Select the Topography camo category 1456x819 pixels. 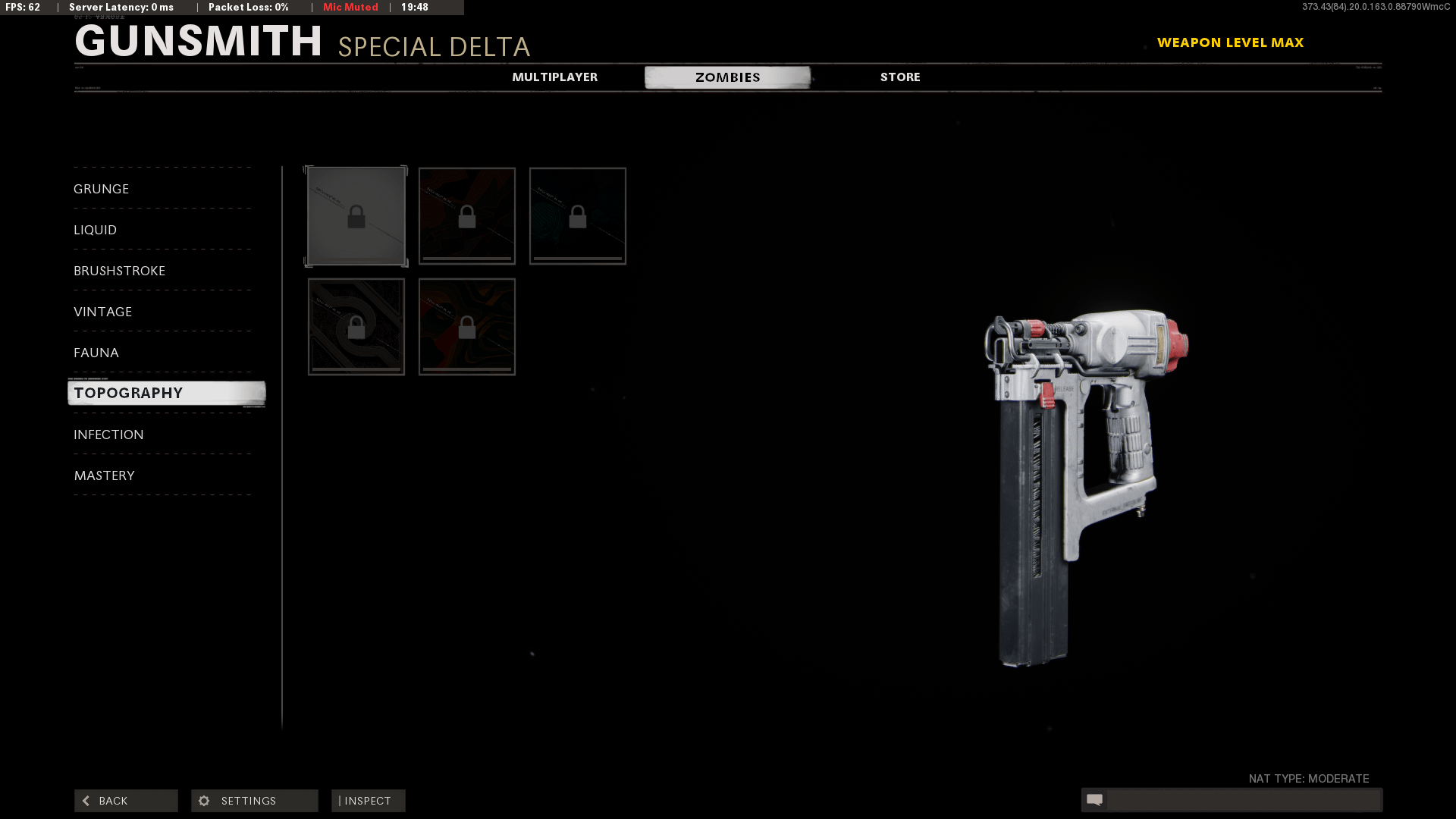tap(128, 393)
